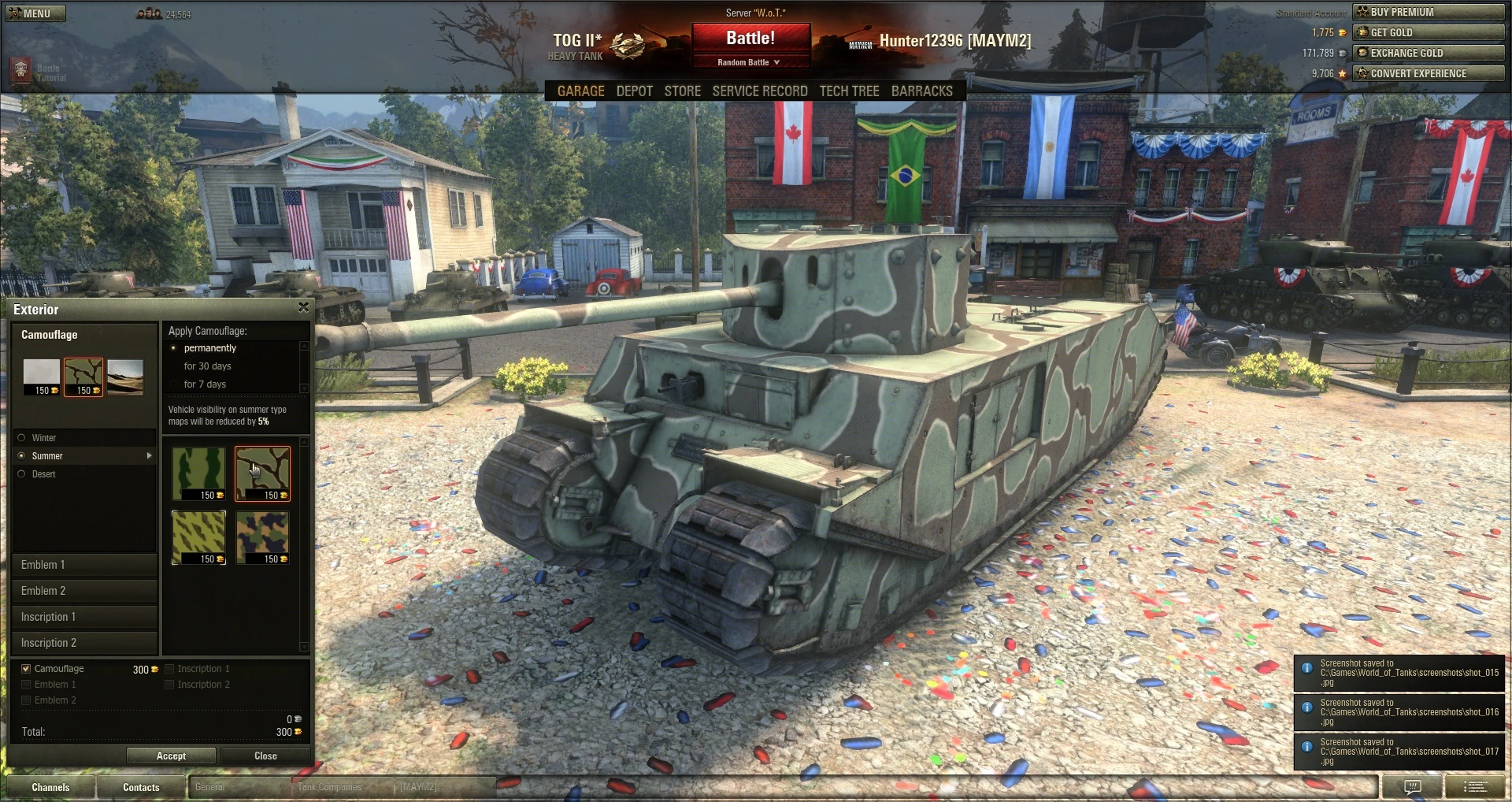The image size is (1512, 802).
Task: Expand the Inscription 1 section
Action: point(84,617)
